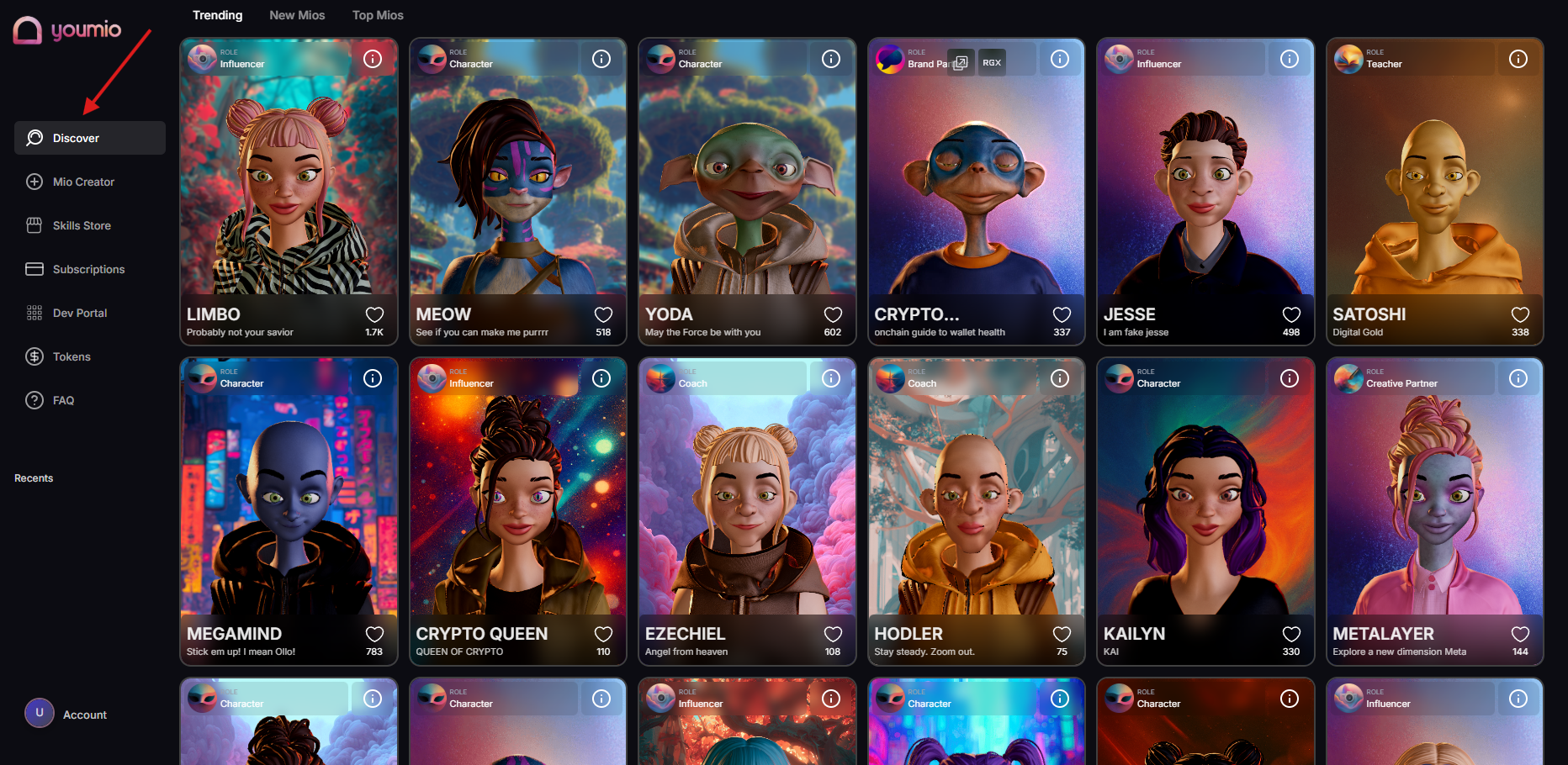Viewport: 1568px width, 765px height.
Task: Switch to the New Mios tab
Action: pos(297,15)
